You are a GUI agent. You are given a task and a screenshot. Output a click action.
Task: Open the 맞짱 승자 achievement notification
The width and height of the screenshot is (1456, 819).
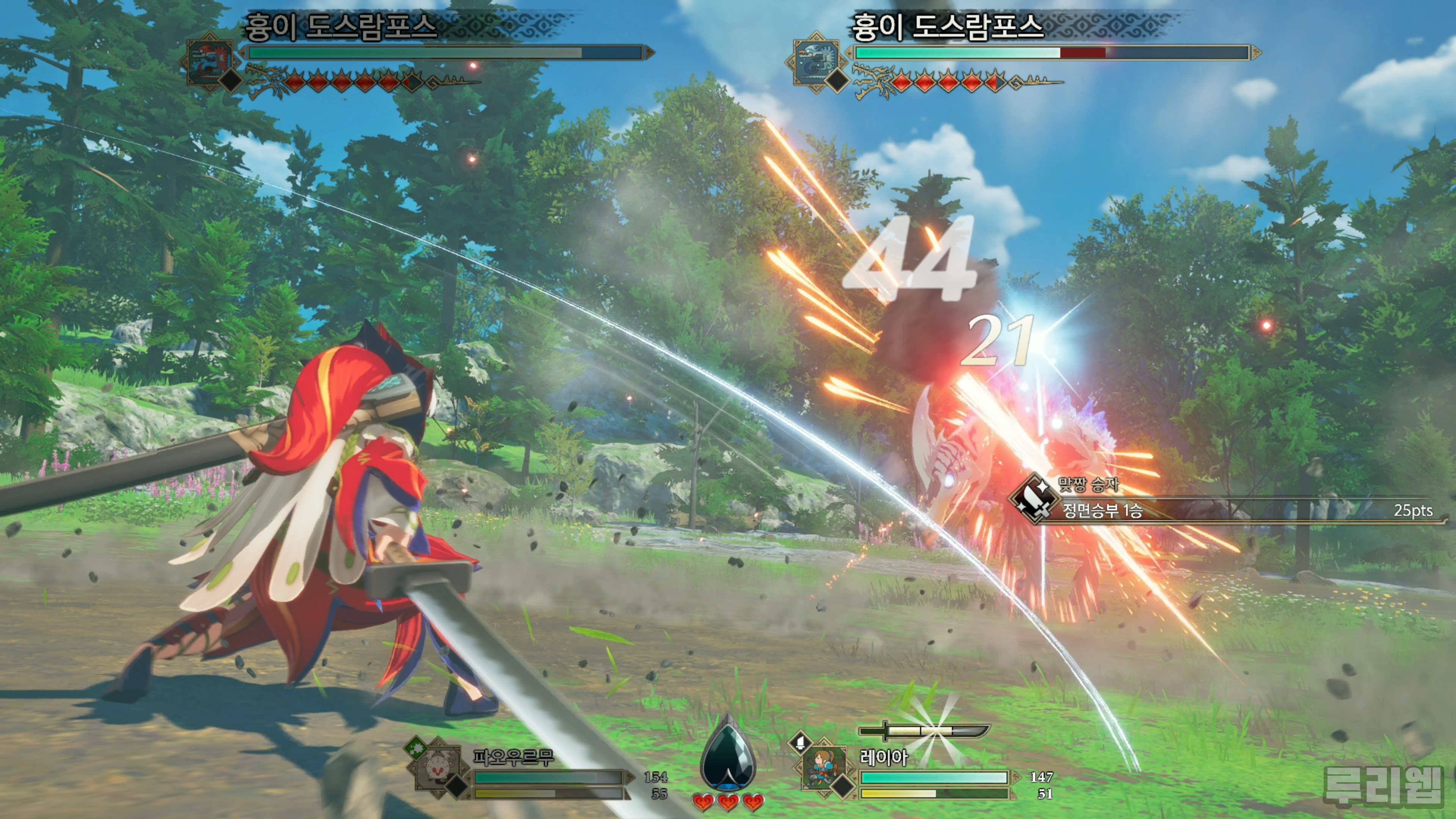tap(1227, 500)
